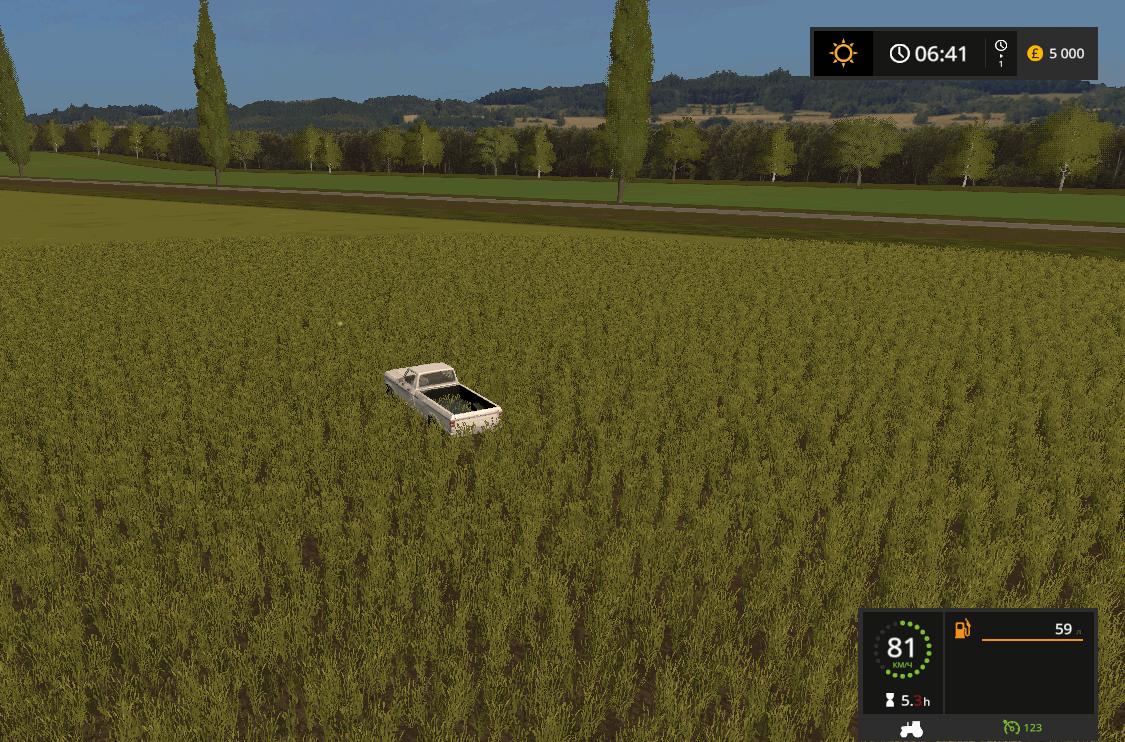Viewport: 1125px width, 742px height.
Task: Toggle the cruise control icon
Action: coord(1011,728)
